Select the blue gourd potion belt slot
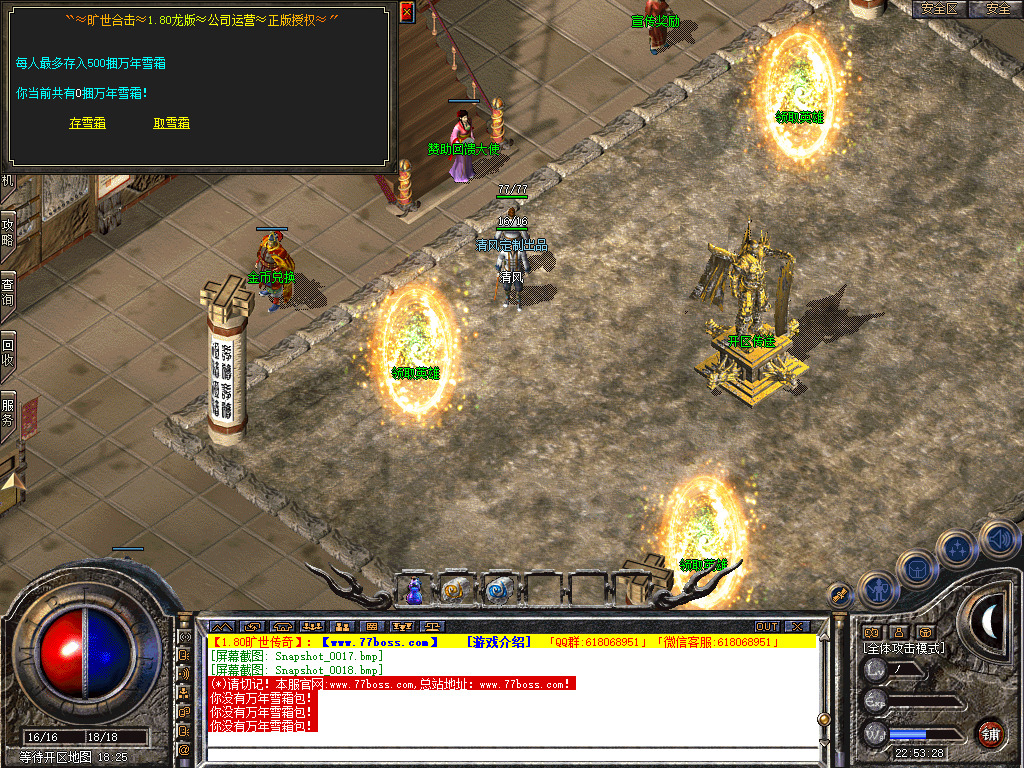This screenshot has width=1024, height=768. 414,590
